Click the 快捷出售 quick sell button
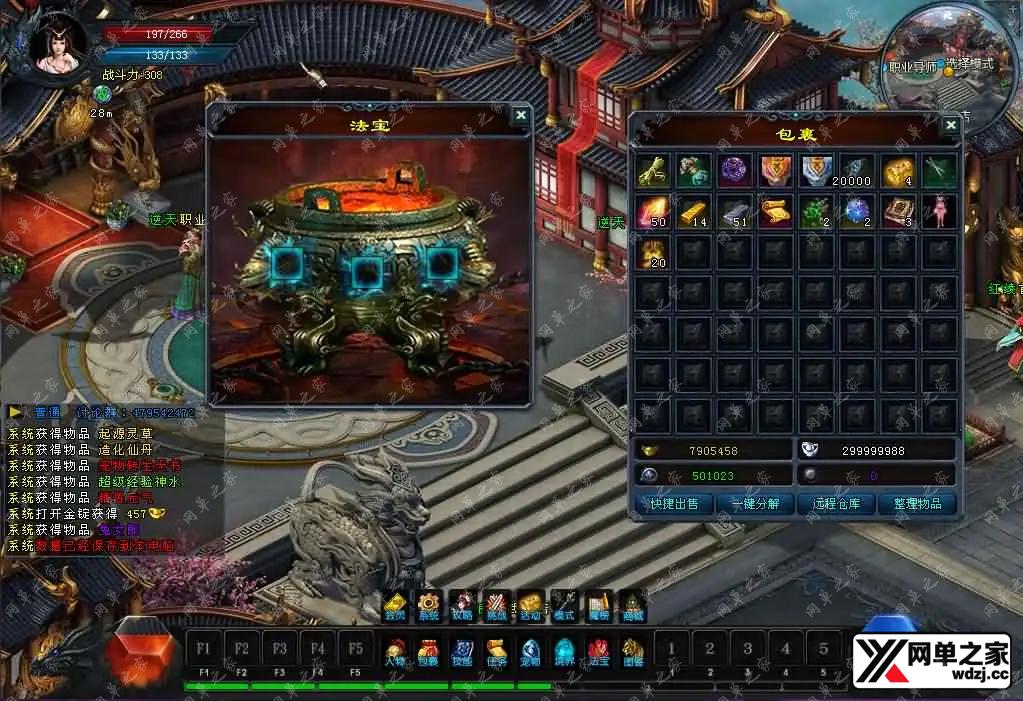1023x701 pixels. click(674, 503)
